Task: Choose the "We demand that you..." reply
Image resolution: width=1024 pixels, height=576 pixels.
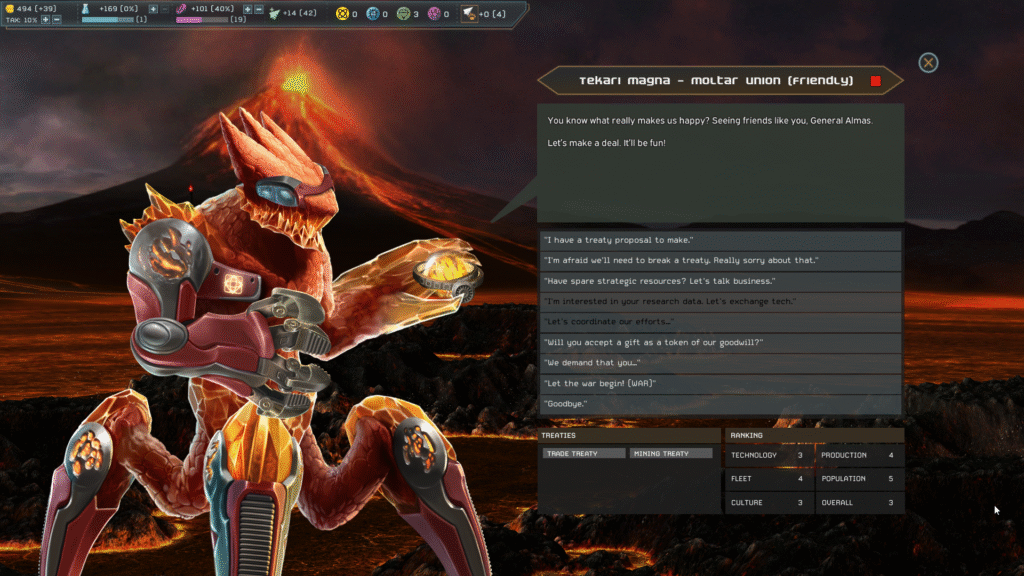Action: tap(720, 362)
